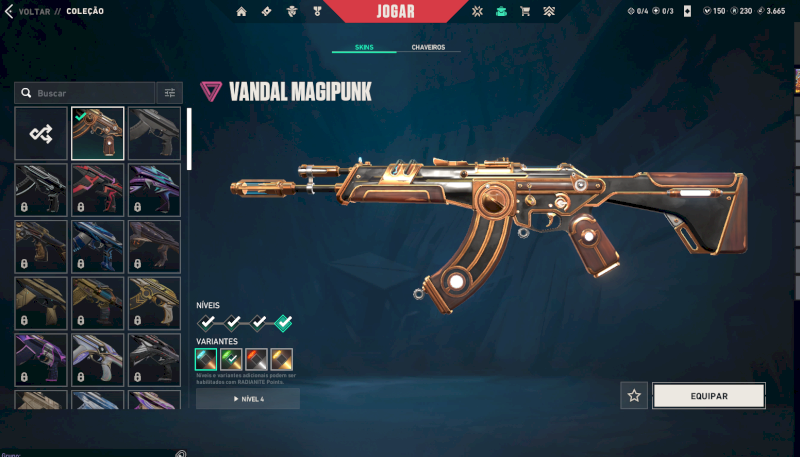Select the equipped Magipunk Vandal thumbnail
This screenshot has height=457, width=800.
click(98, 134)
